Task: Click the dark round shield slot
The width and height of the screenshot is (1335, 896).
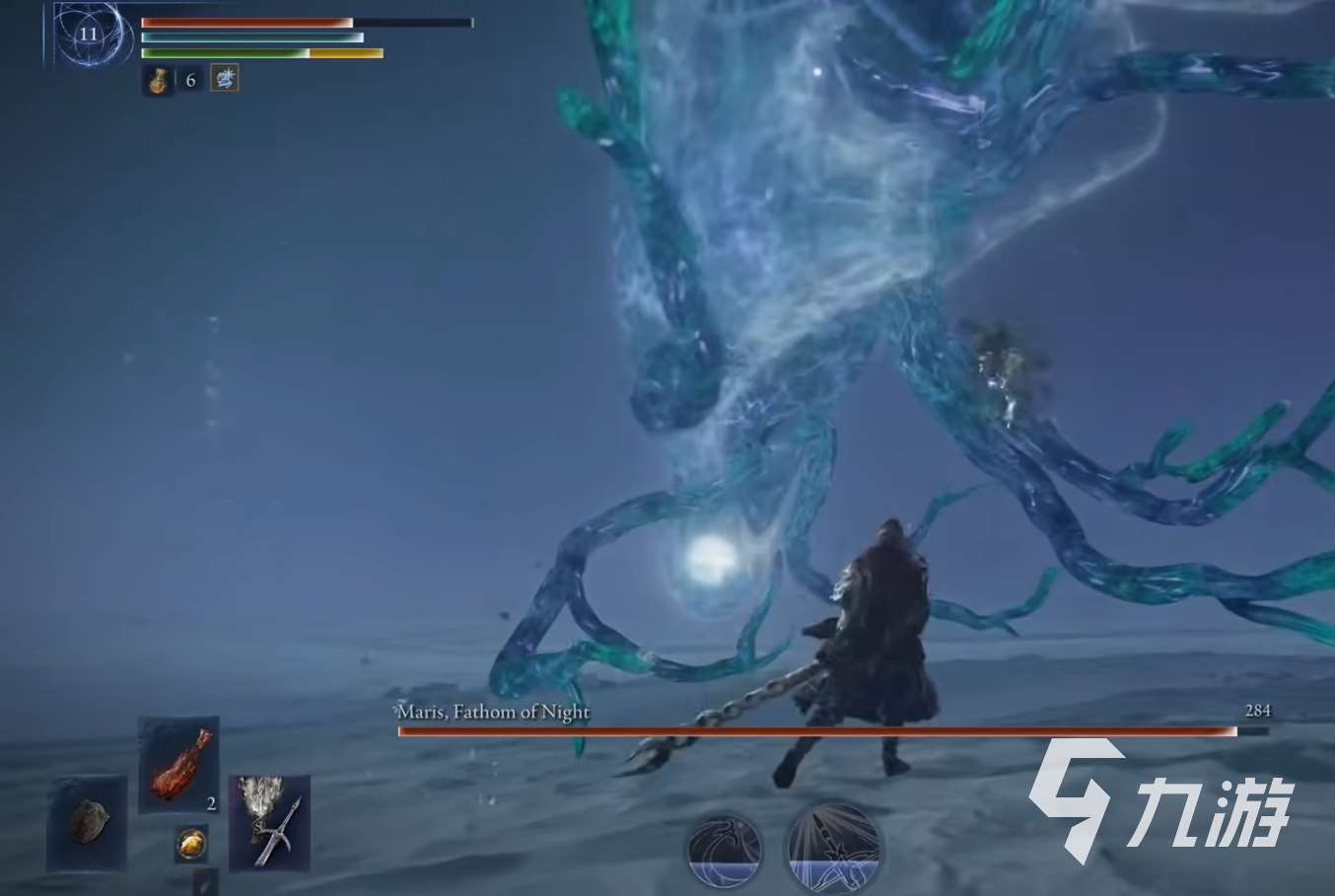Action: pyautogui.click(x=87, y=823)
